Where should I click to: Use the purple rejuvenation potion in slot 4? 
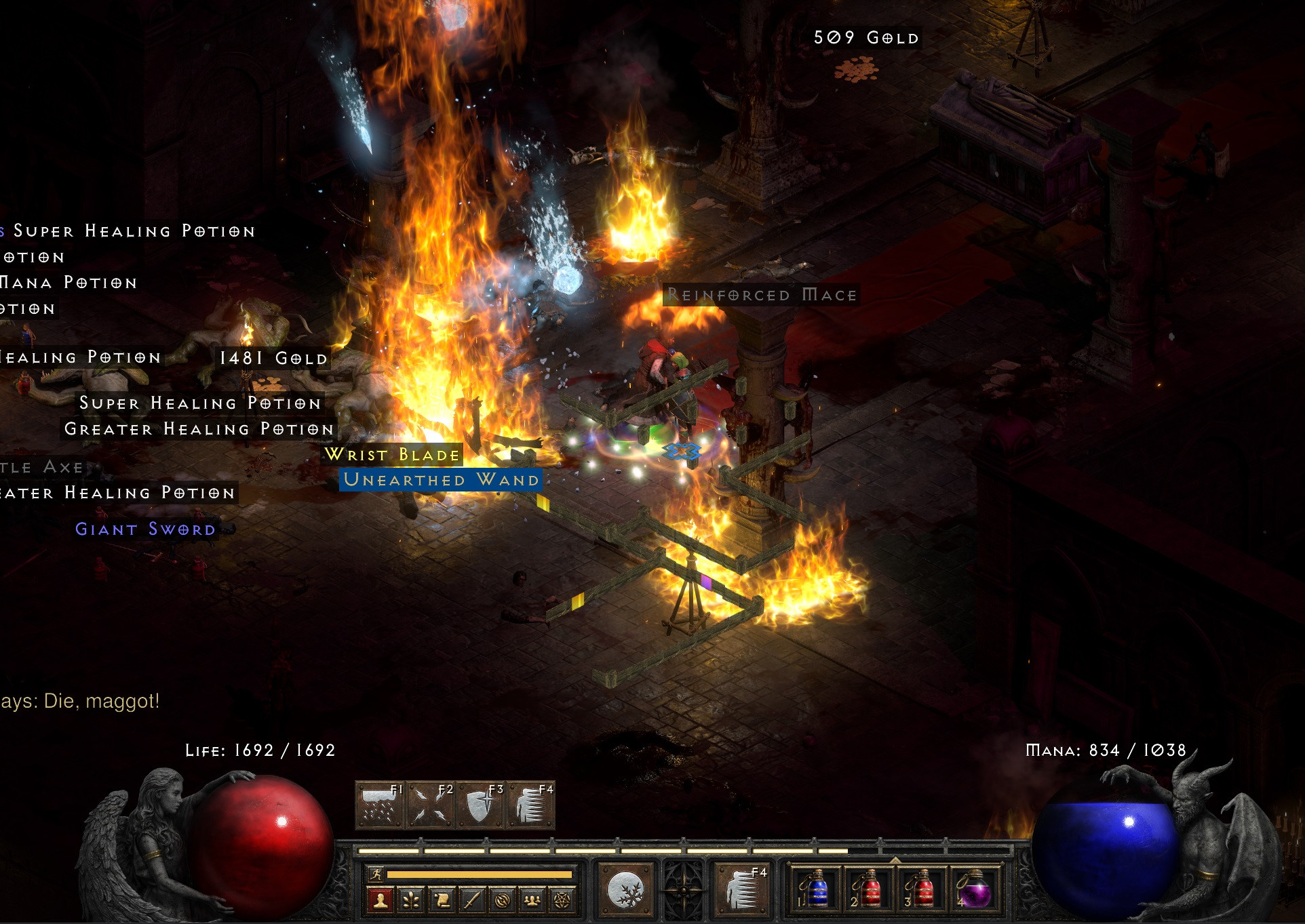point(974,889)
